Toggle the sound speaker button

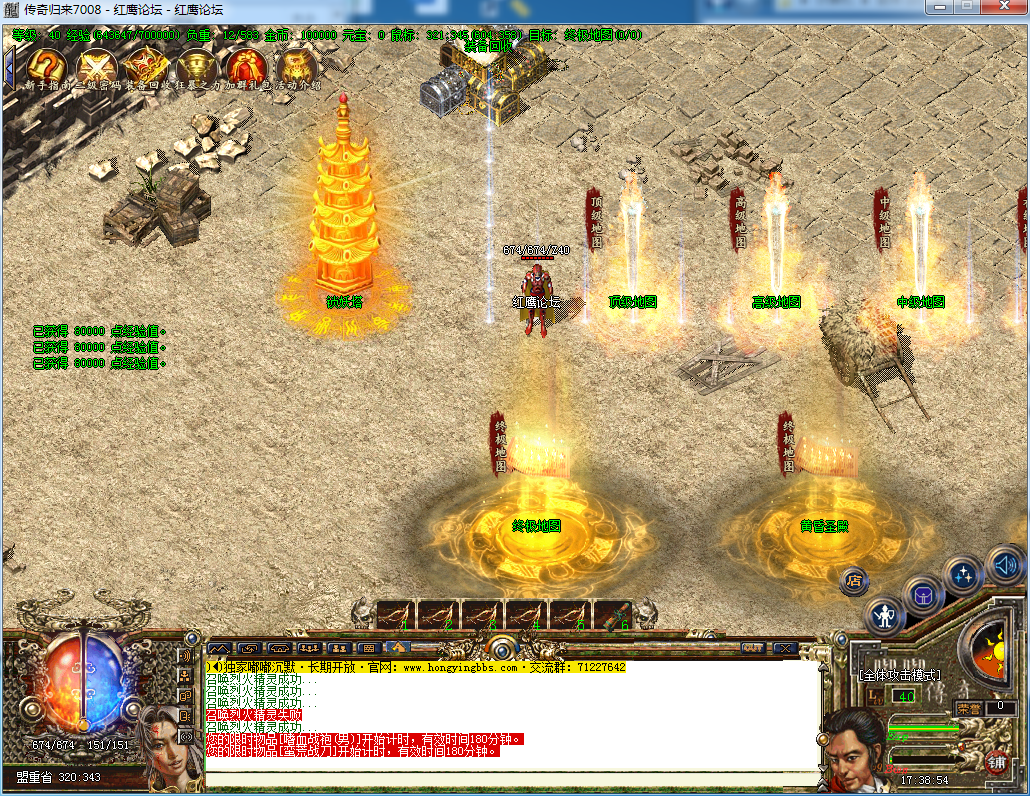coord(1006,566)
